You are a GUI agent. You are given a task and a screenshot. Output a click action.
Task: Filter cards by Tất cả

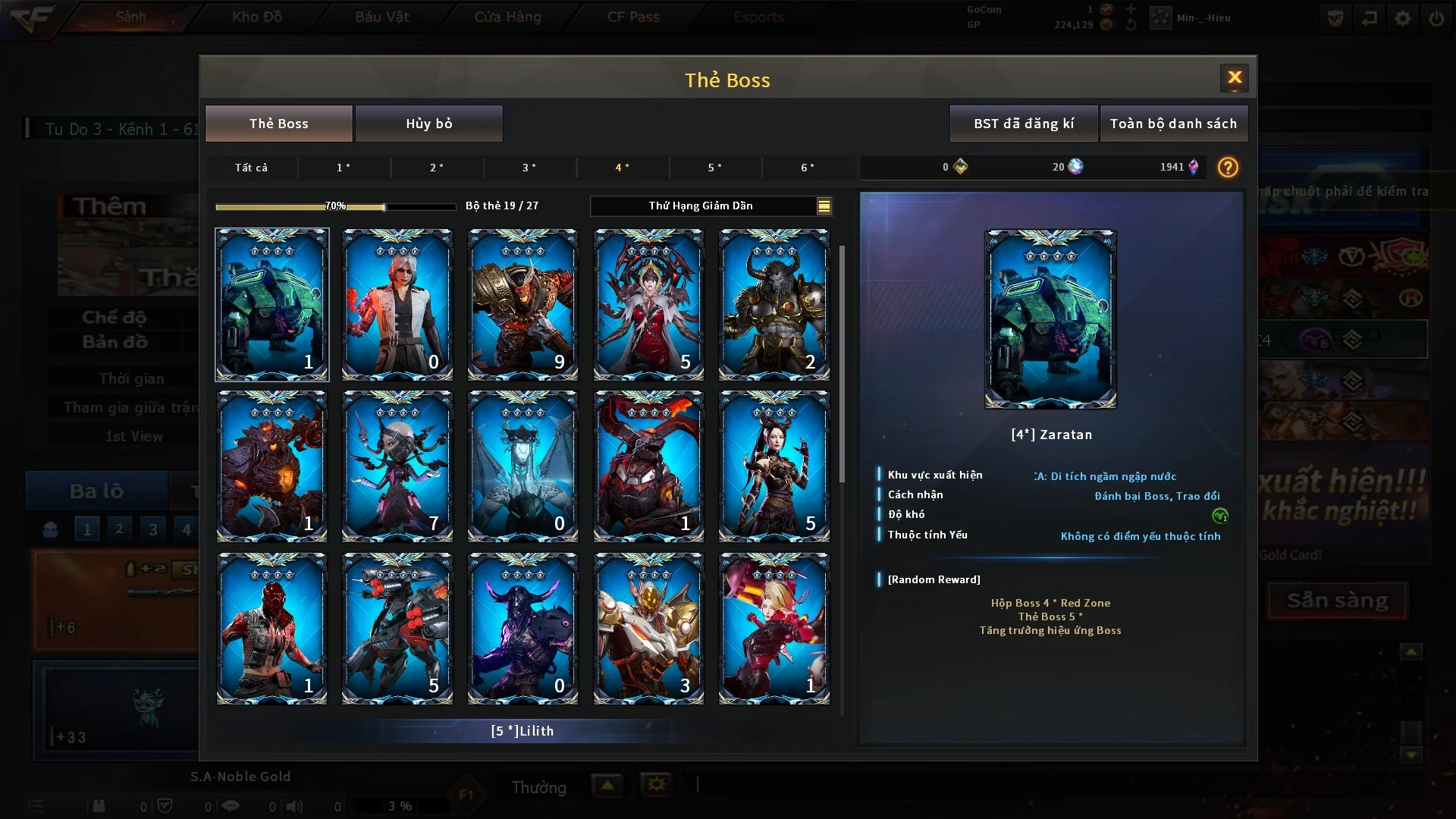[x=251, y=168]
